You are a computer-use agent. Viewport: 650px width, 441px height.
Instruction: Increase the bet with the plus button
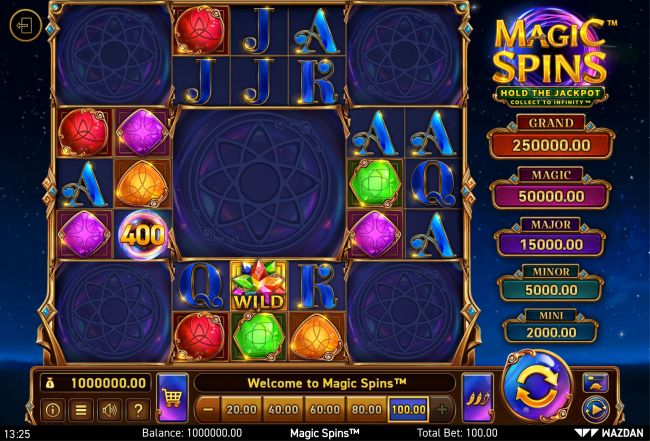(441, 409)
